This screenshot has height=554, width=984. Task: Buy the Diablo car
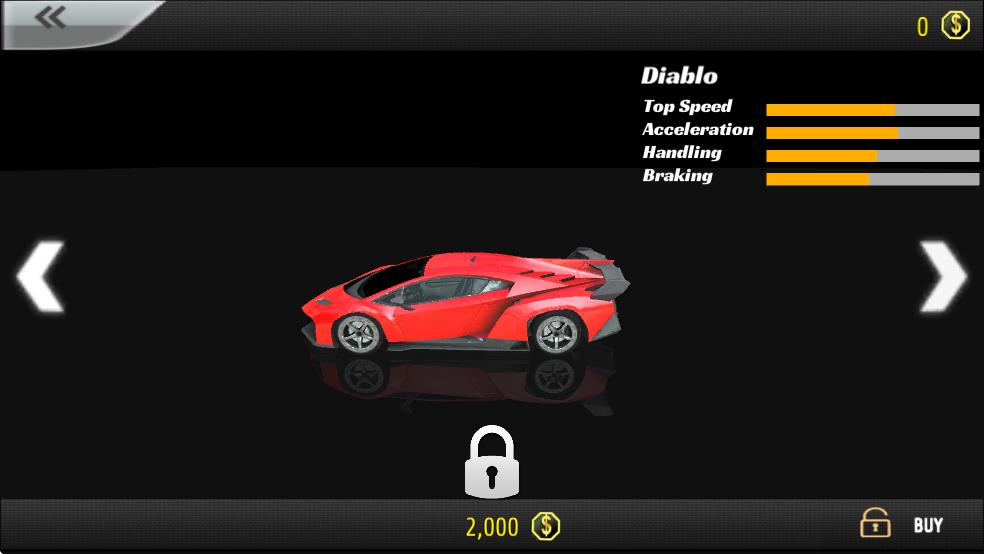[x=903, y=525]
